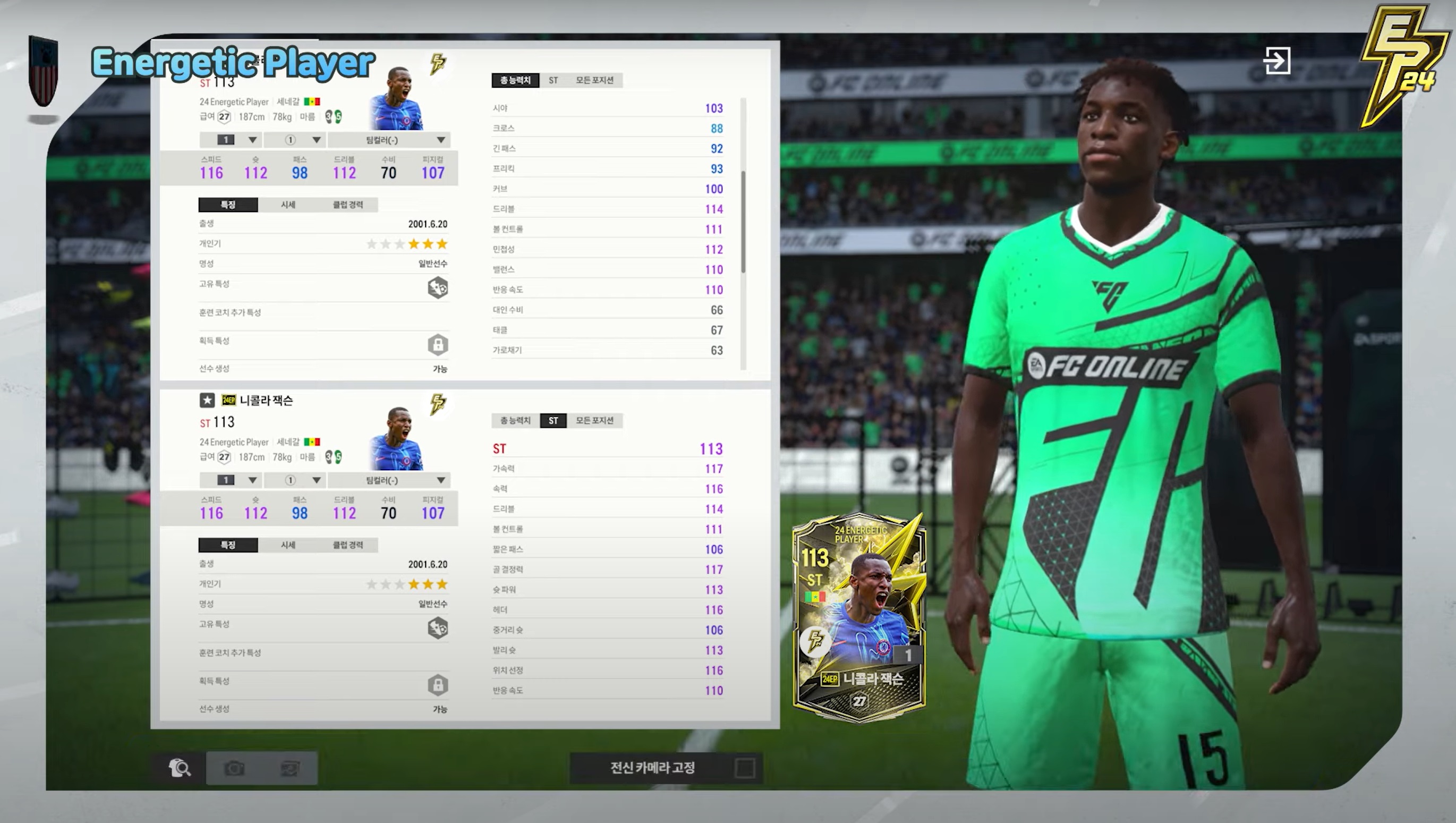Switch to the unselected 총 능력치 stats tab

(515, 421)
